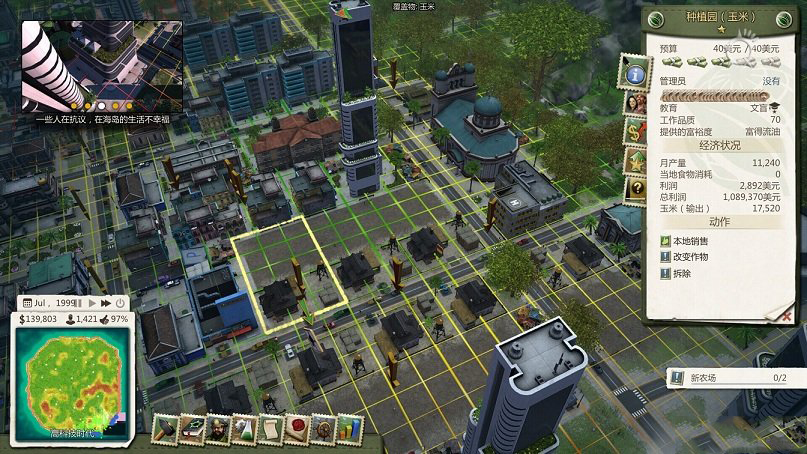Viewport: 807px width, 454px height.
Task: Switch to the workers portrait tab
Action: (634, 102)
